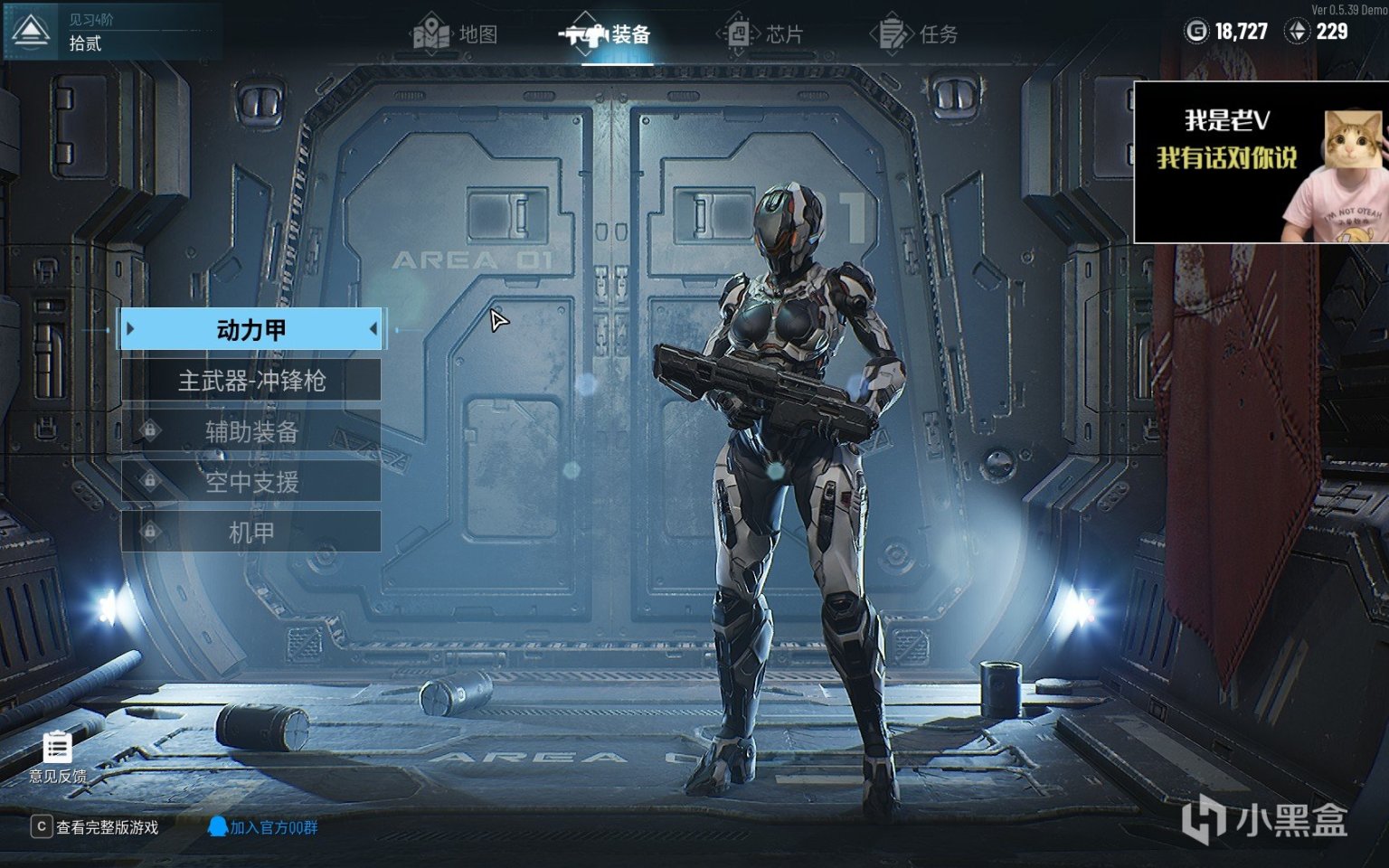1389x868 pixels.
Task: Click the right arrow on 动力甲
Action: point(373,329)
